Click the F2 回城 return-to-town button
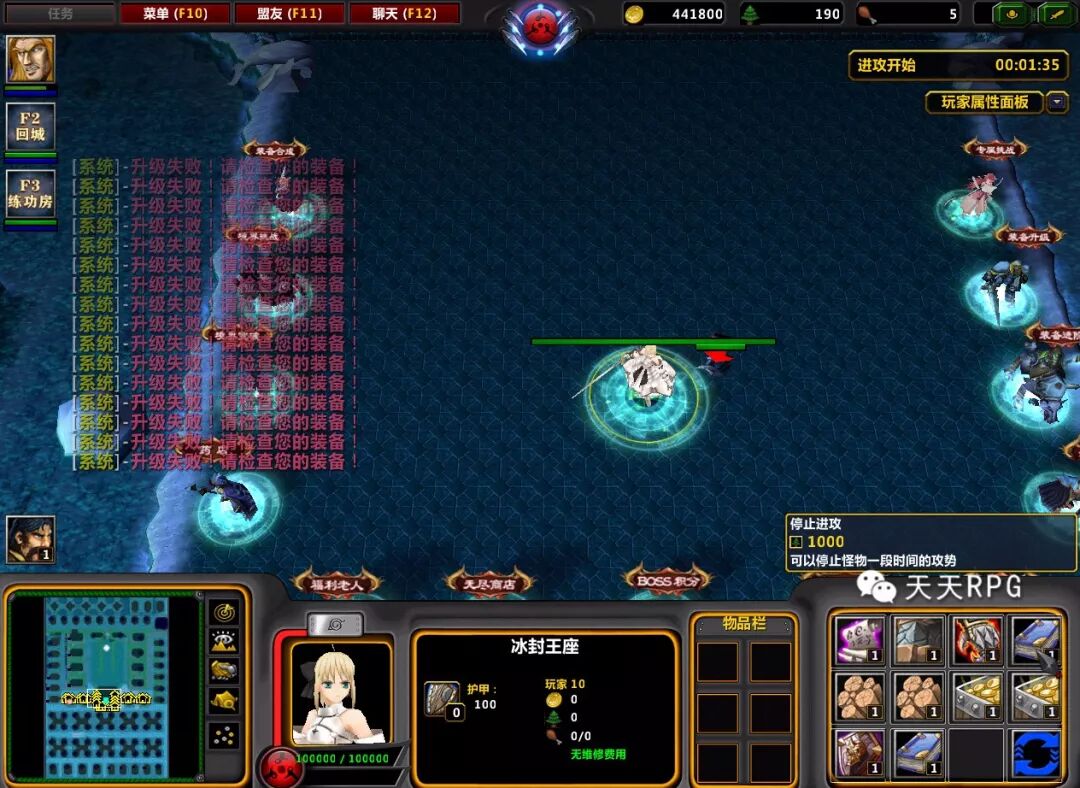This screenshot has width=1080, height=788. [30, 126]
